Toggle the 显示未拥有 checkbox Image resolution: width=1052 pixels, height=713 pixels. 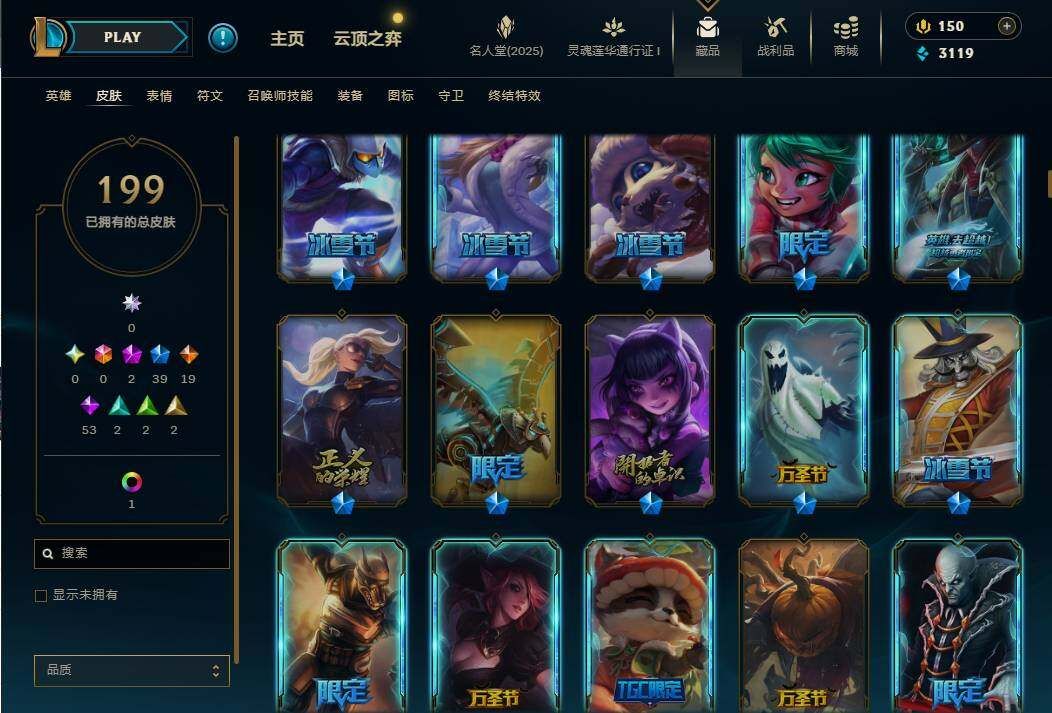tap(41, 595)
